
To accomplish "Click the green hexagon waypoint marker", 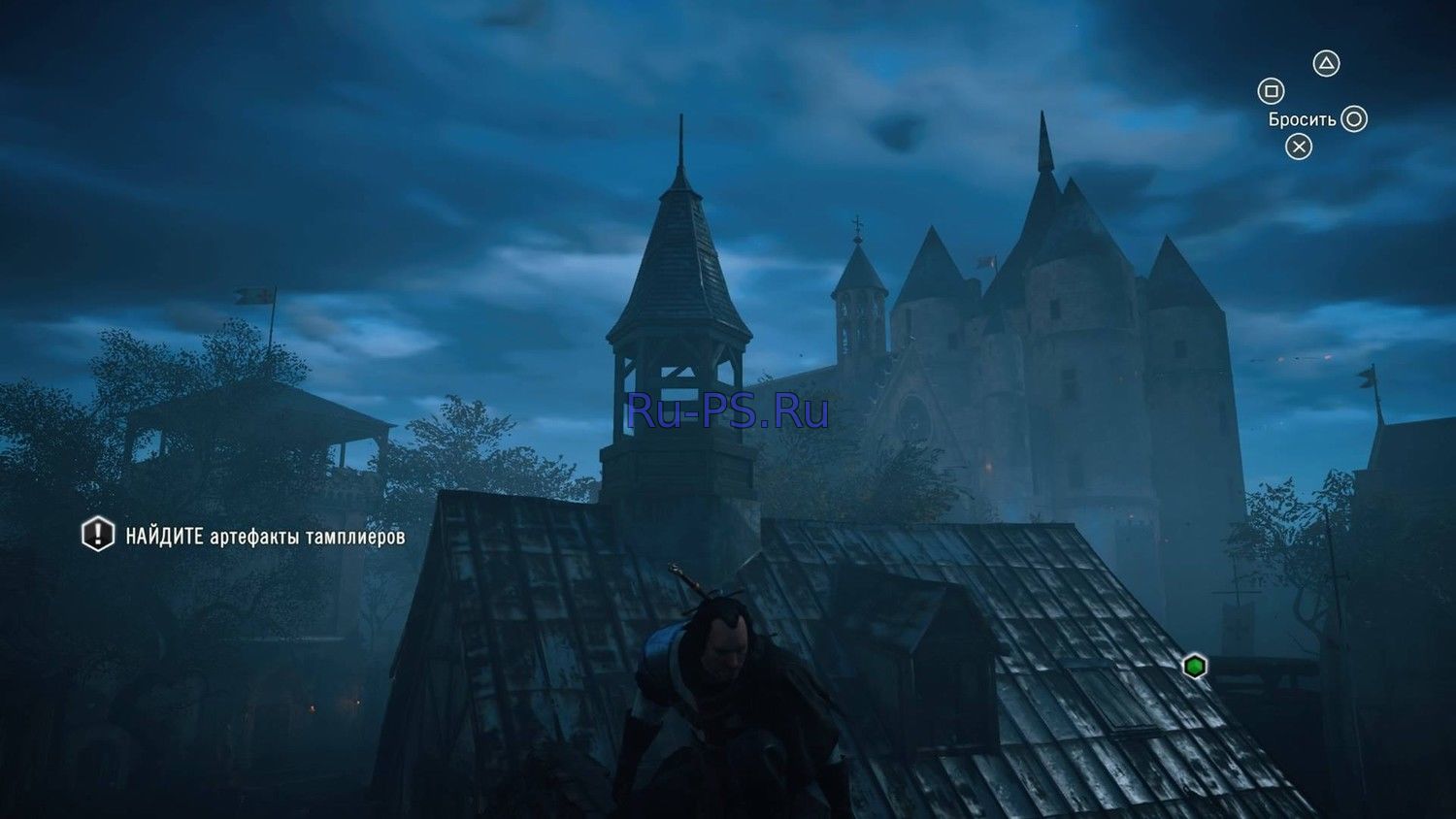I will coord(1195,667).
